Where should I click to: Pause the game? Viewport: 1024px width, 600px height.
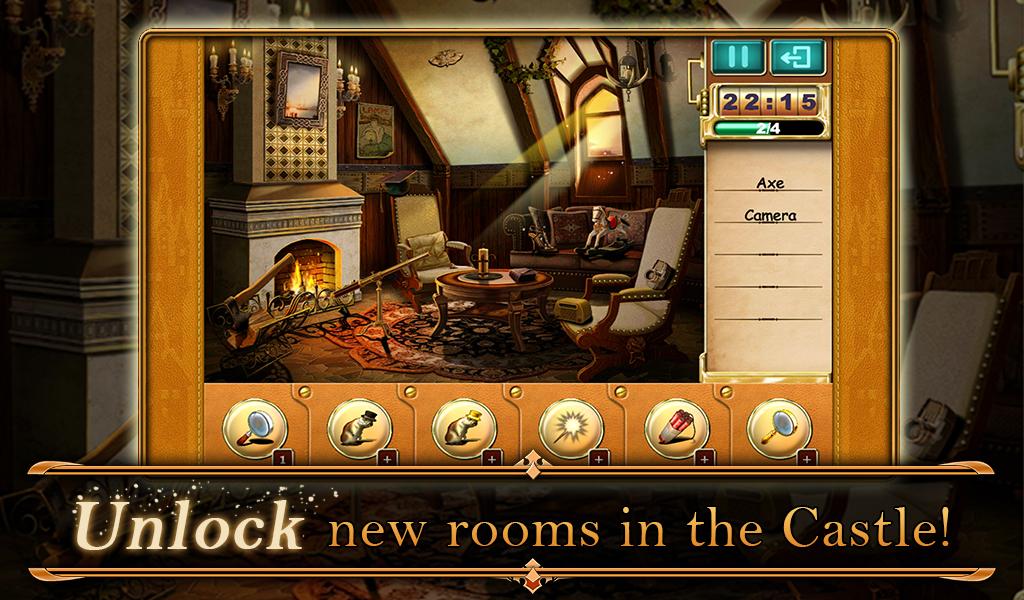[x=738, y=57]
